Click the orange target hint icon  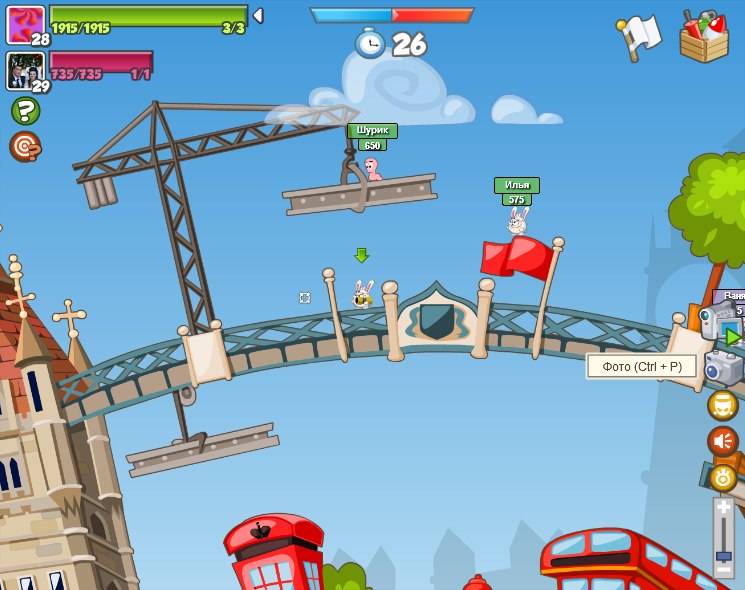point(25,147)
